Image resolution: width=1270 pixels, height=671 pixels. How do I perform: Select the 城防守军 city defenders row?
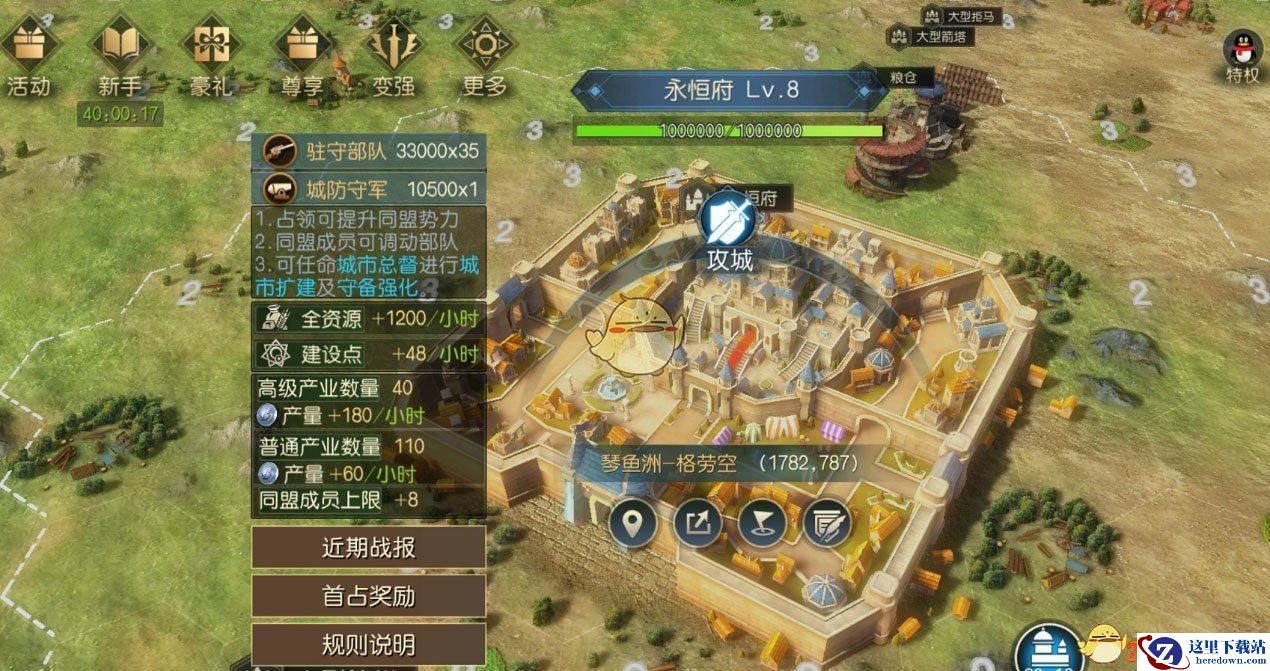(369, 188)
